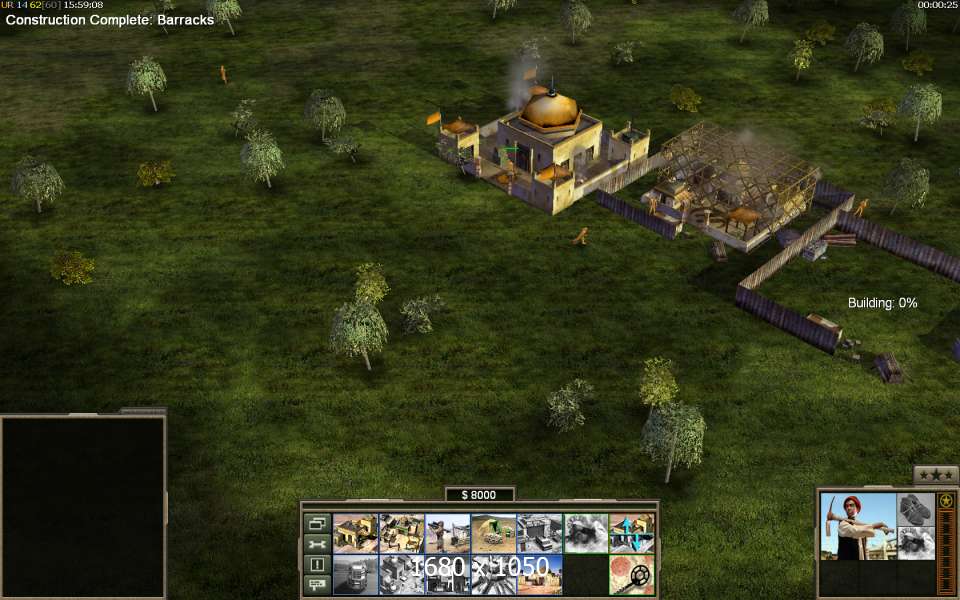Click the overlapping-windows button on command bar
This screenshot has height=600, width=960.
(x=317, y=523)
